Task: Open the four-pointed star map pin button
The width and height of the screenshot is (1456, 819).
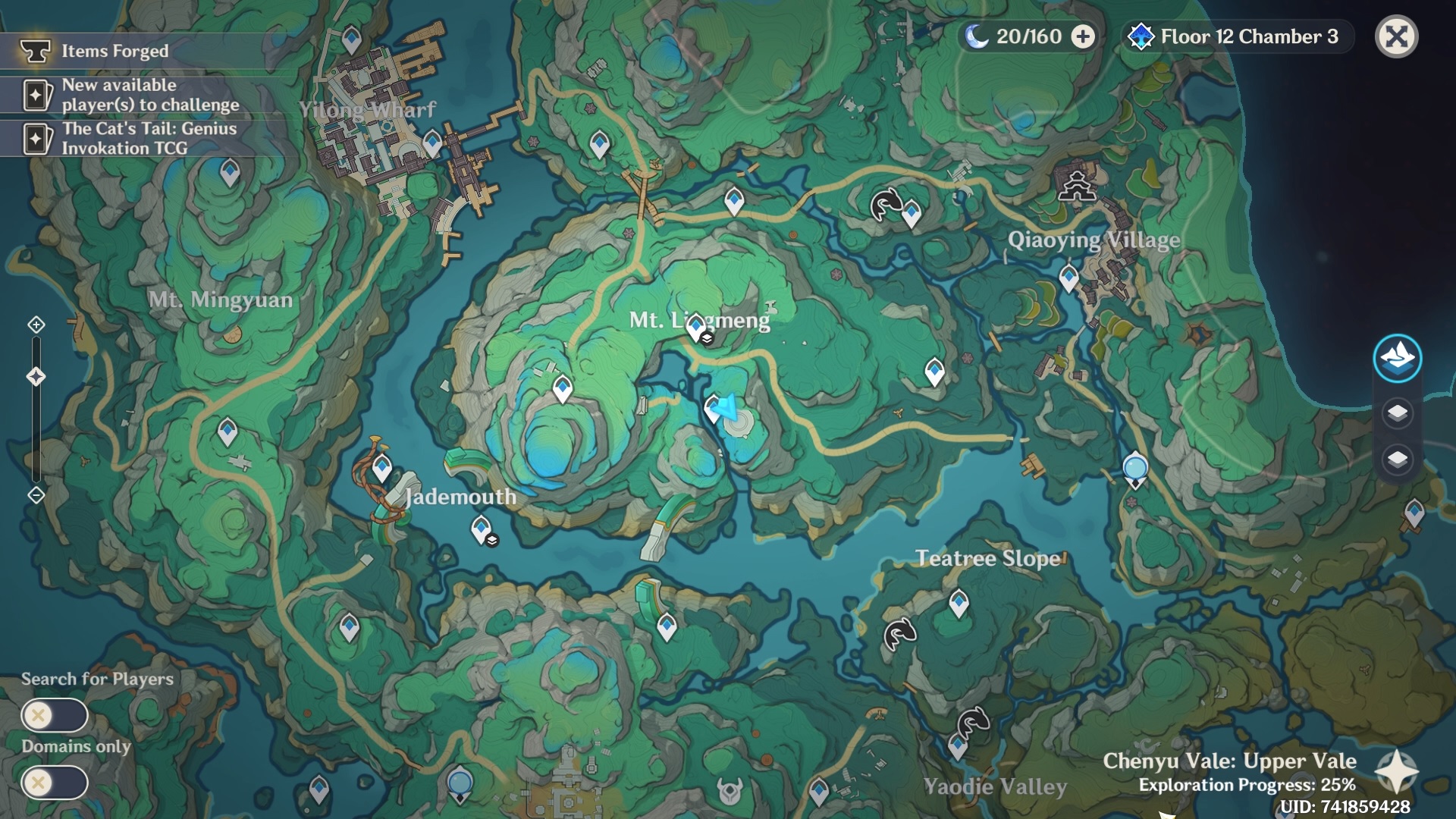Action: pyautogui.click(x=1396, y=772)
